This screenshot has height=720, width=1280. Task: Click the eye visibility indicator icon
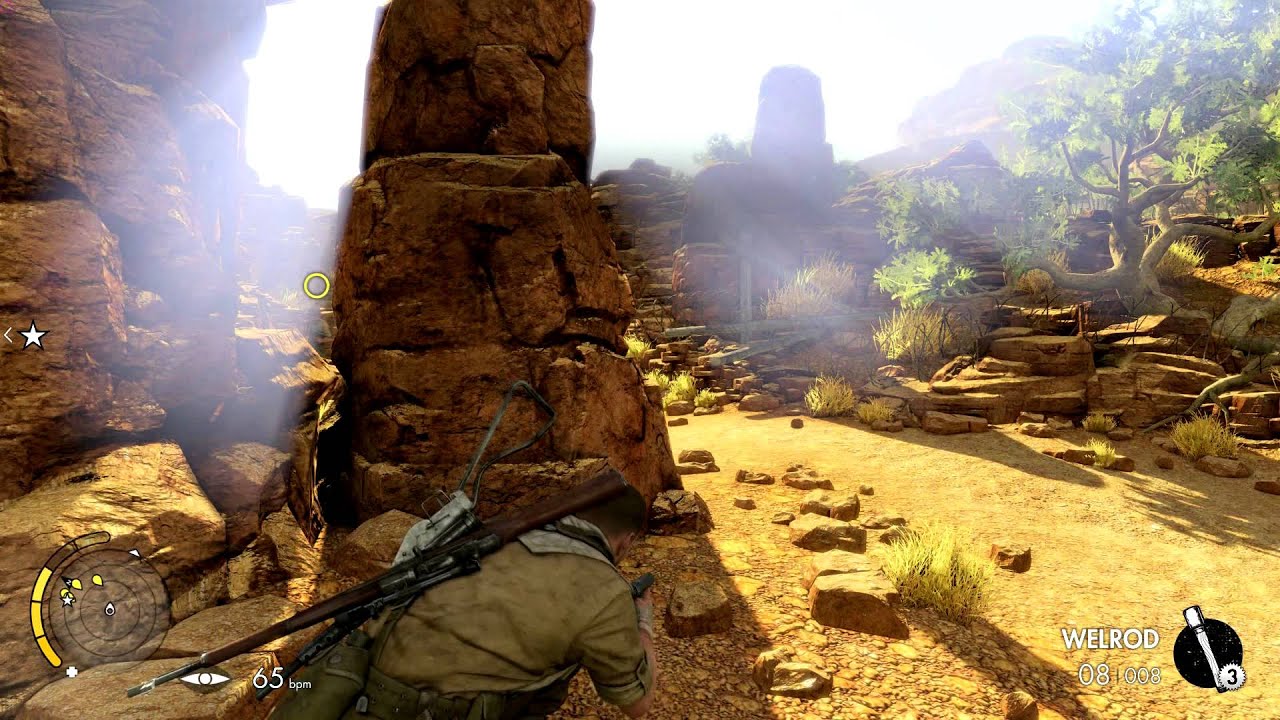tap(206, 679)
